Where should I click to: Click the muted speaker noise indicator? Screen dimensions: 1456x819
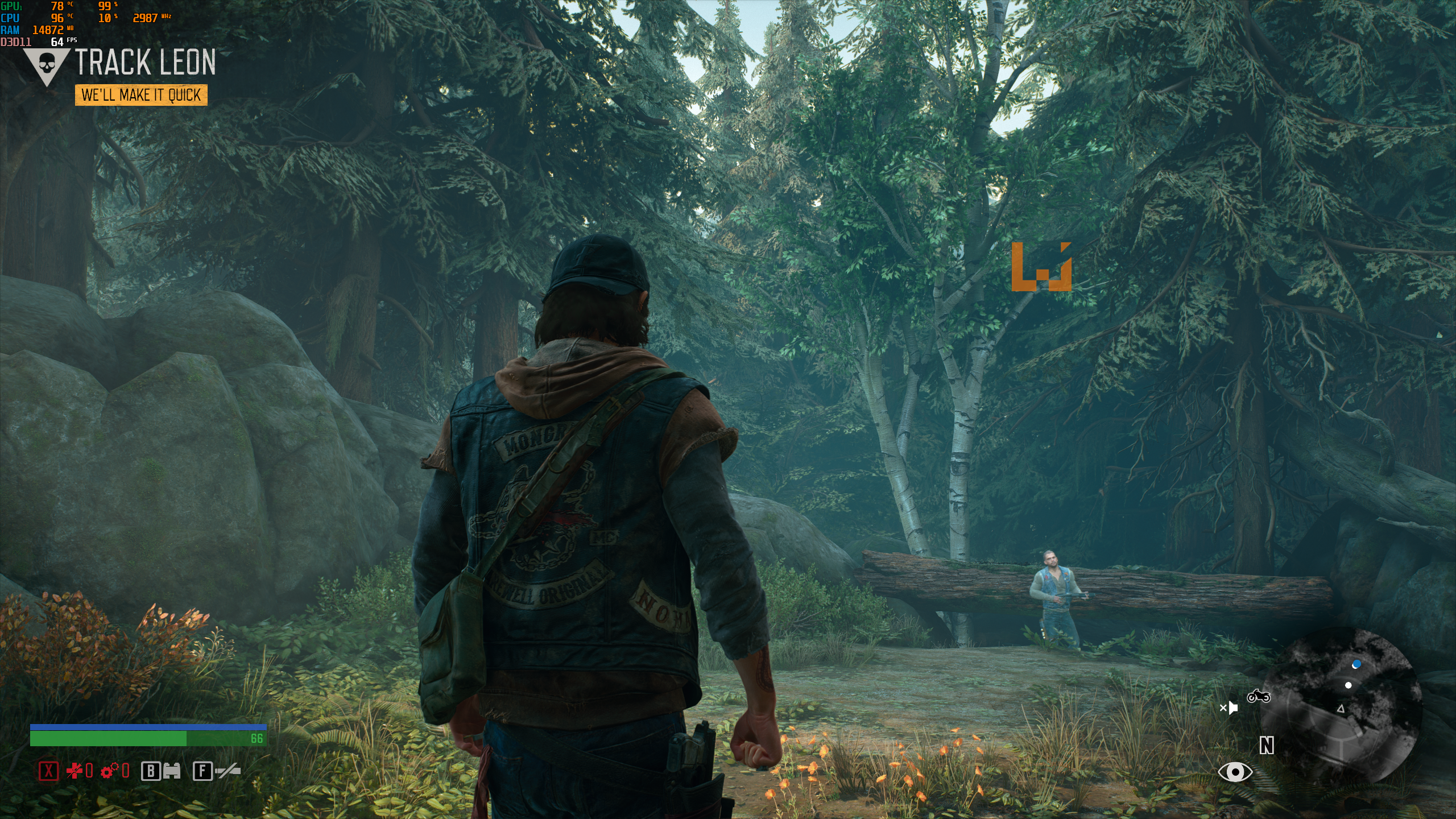(1229, 708)
